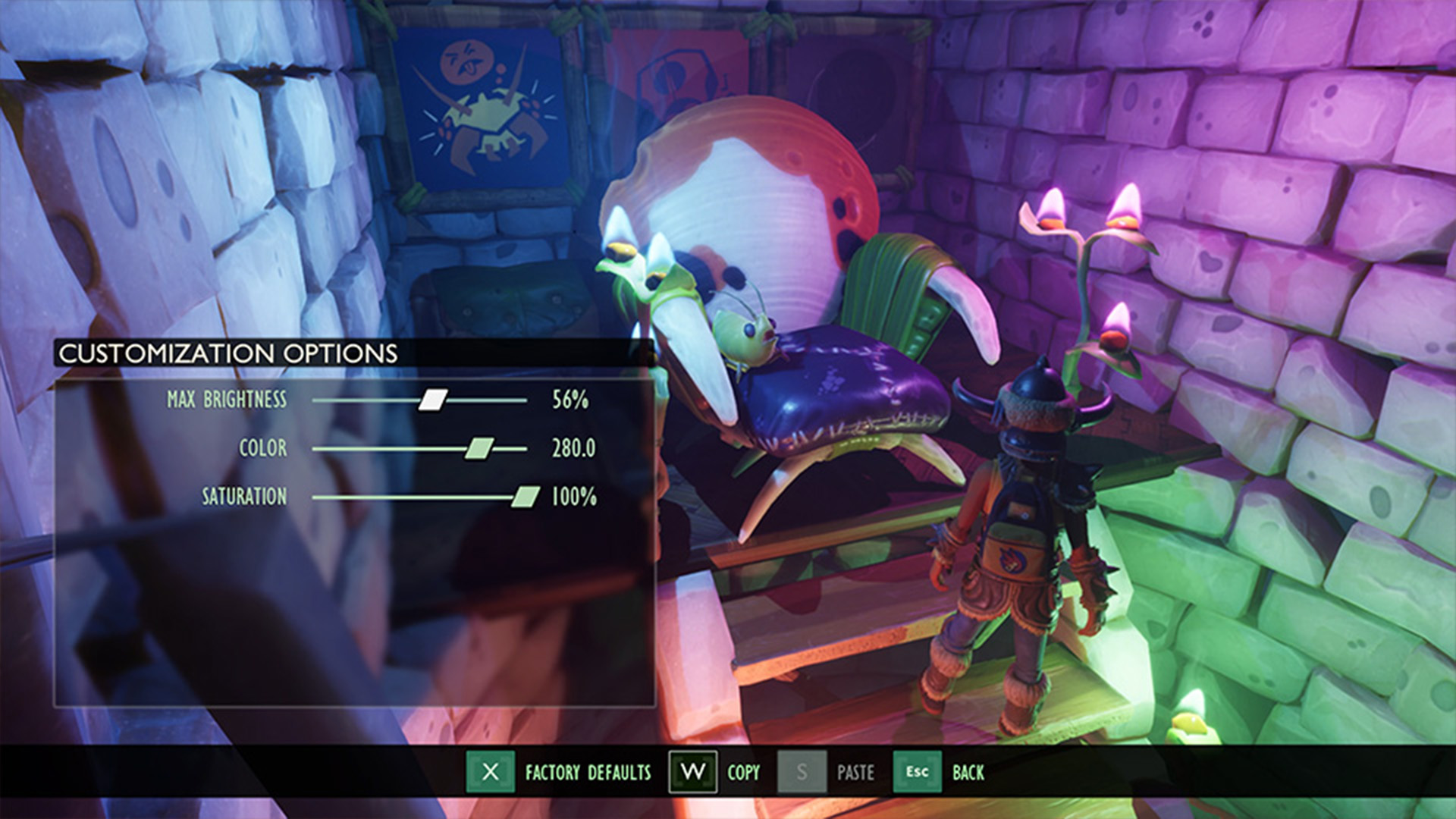Adjust the Color slider handle
This screenshot has width=1456, height=819.
tap(479, 448)
